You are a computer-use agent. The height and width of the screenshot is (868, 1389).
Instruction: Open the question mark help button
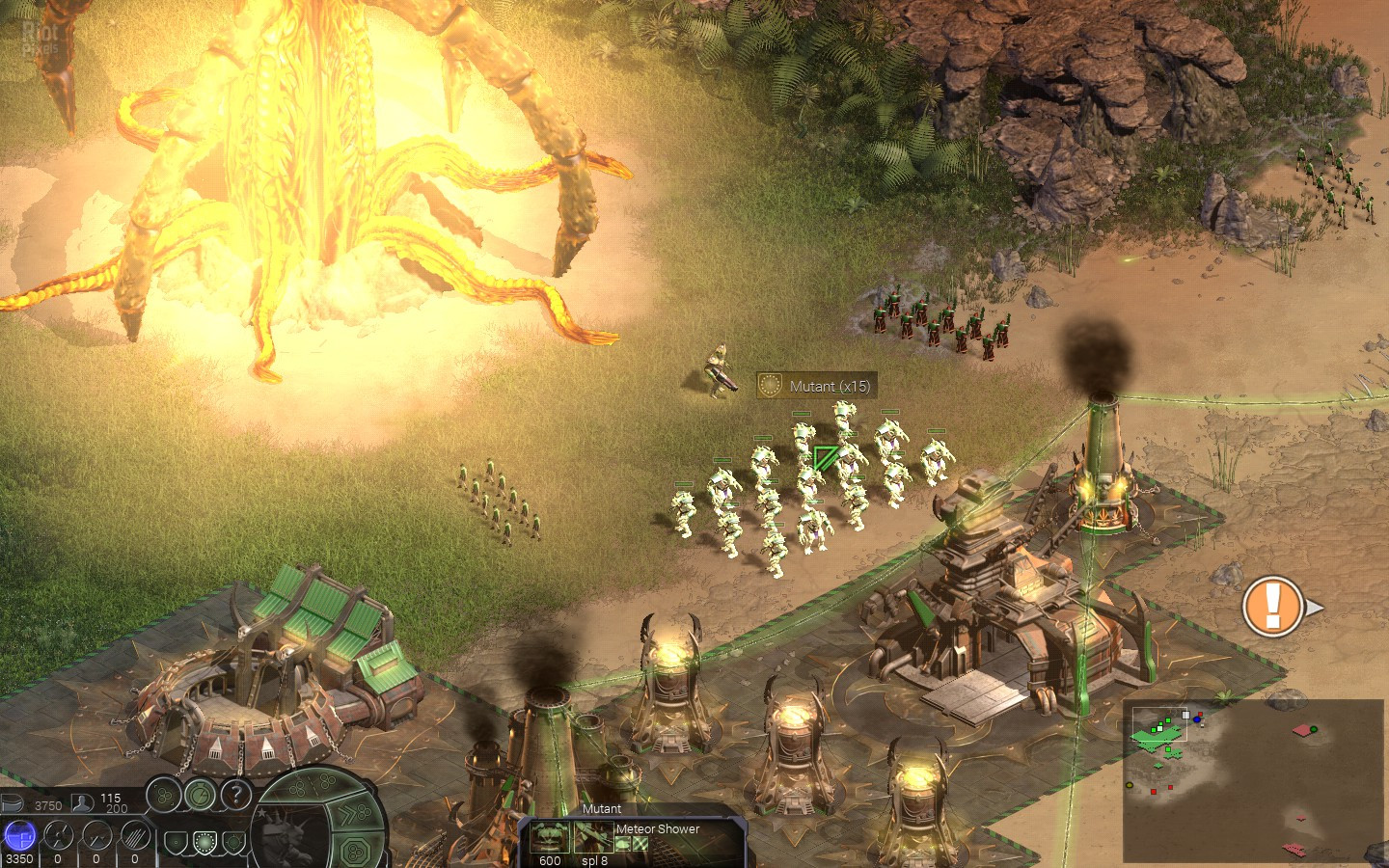(236, 795)
